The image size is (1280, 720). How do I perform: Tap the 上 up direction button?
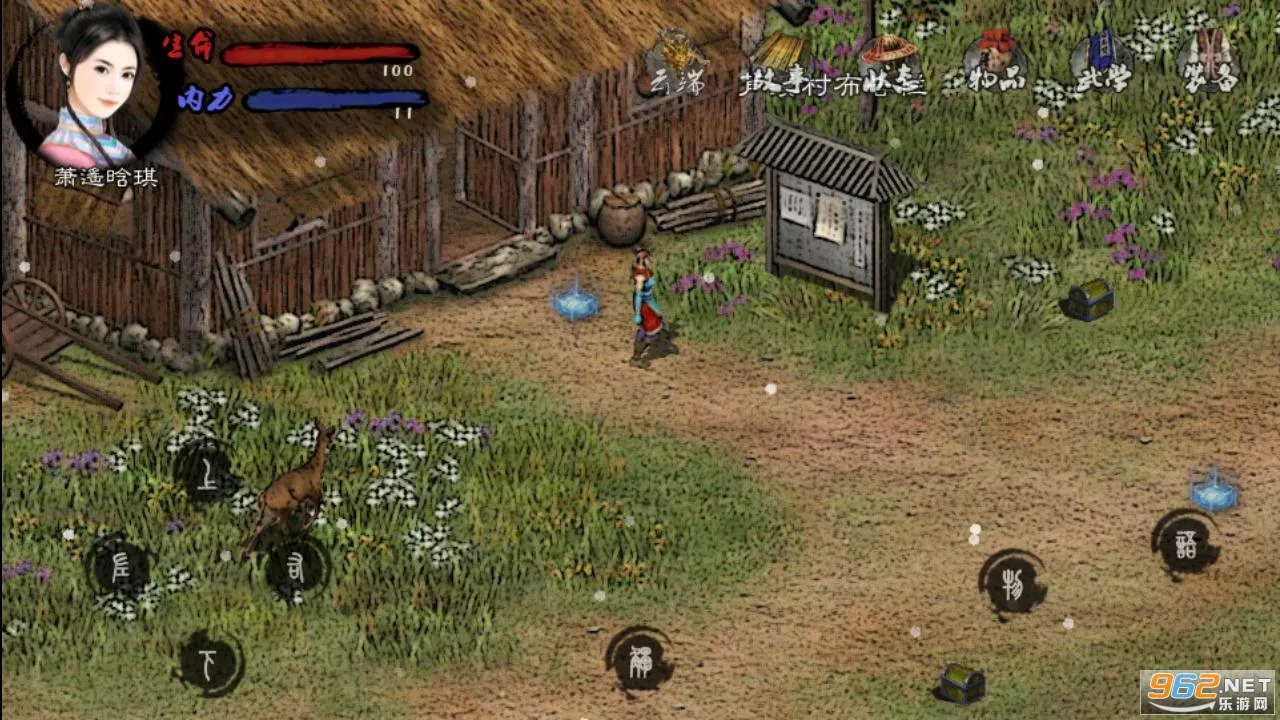(x=207, y=474)
